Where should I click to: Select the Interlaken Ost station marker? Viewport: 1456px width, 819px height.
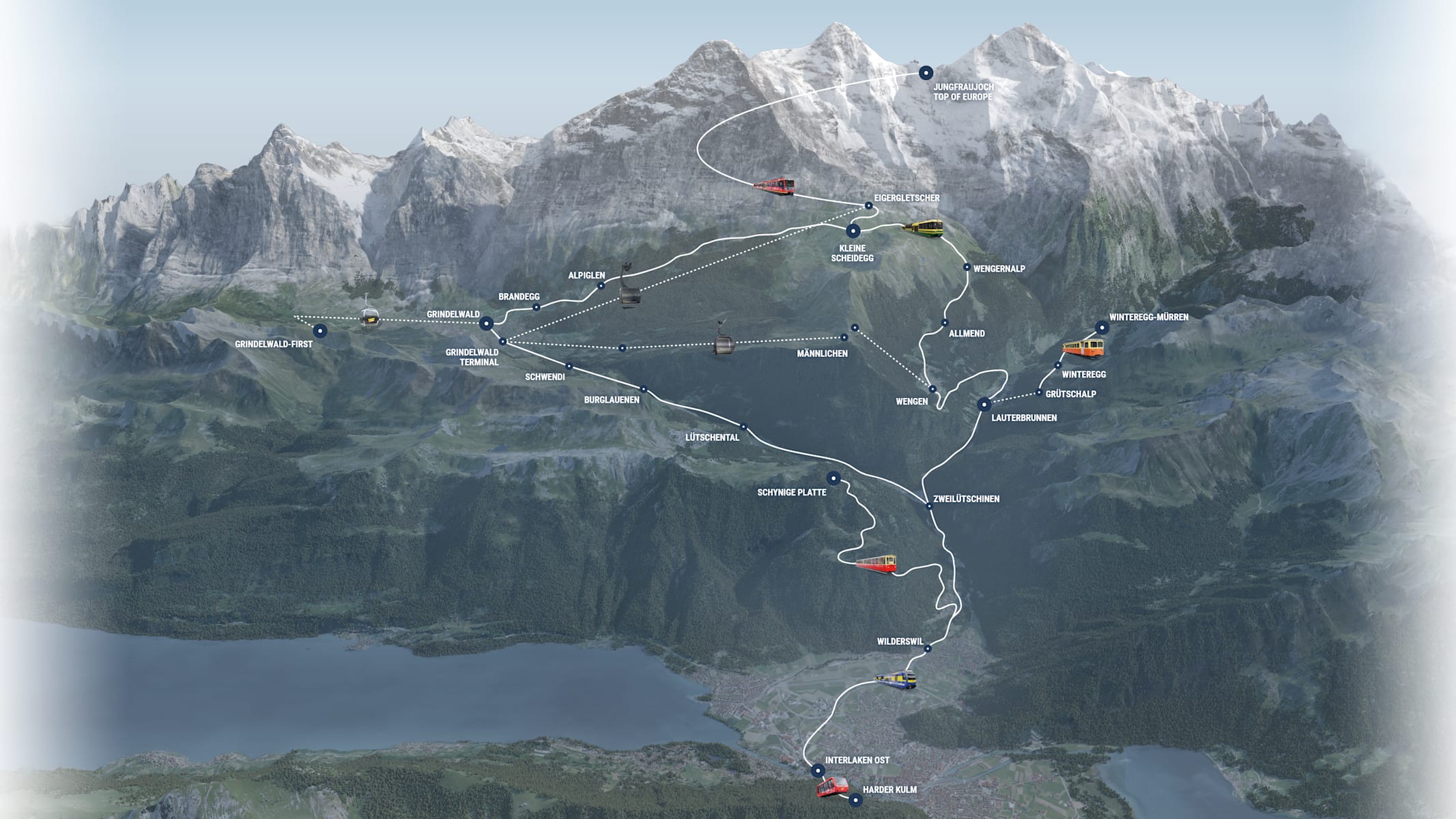pyautogui.click(x=818, y=770)
